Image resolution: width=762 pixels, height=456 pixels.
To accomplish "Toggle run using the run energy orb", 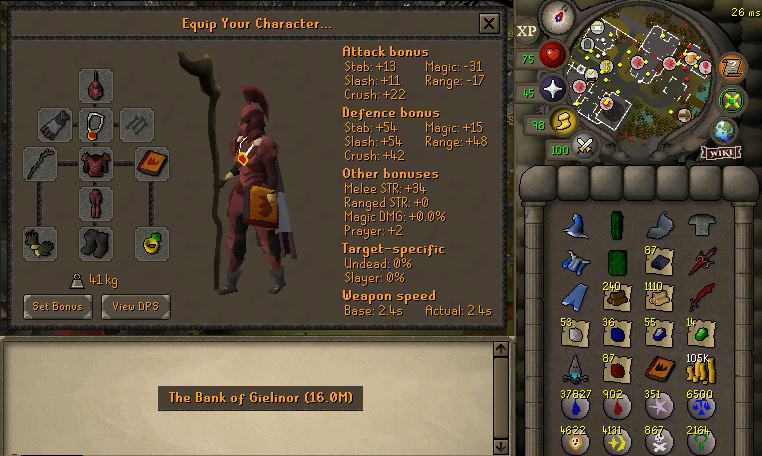I will tap(562, 120).
